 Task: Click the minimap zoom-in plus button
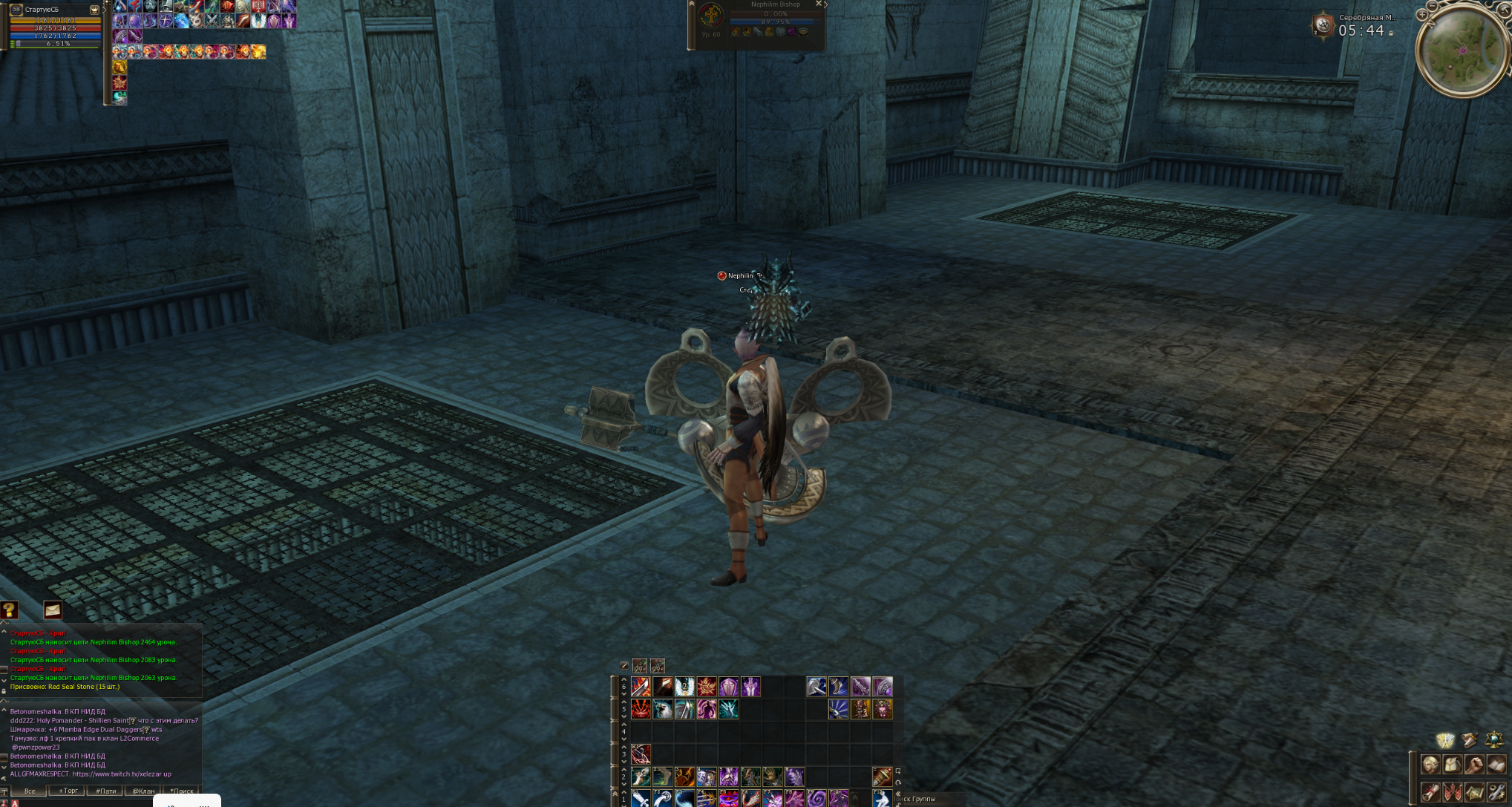tap(1422, 15)
